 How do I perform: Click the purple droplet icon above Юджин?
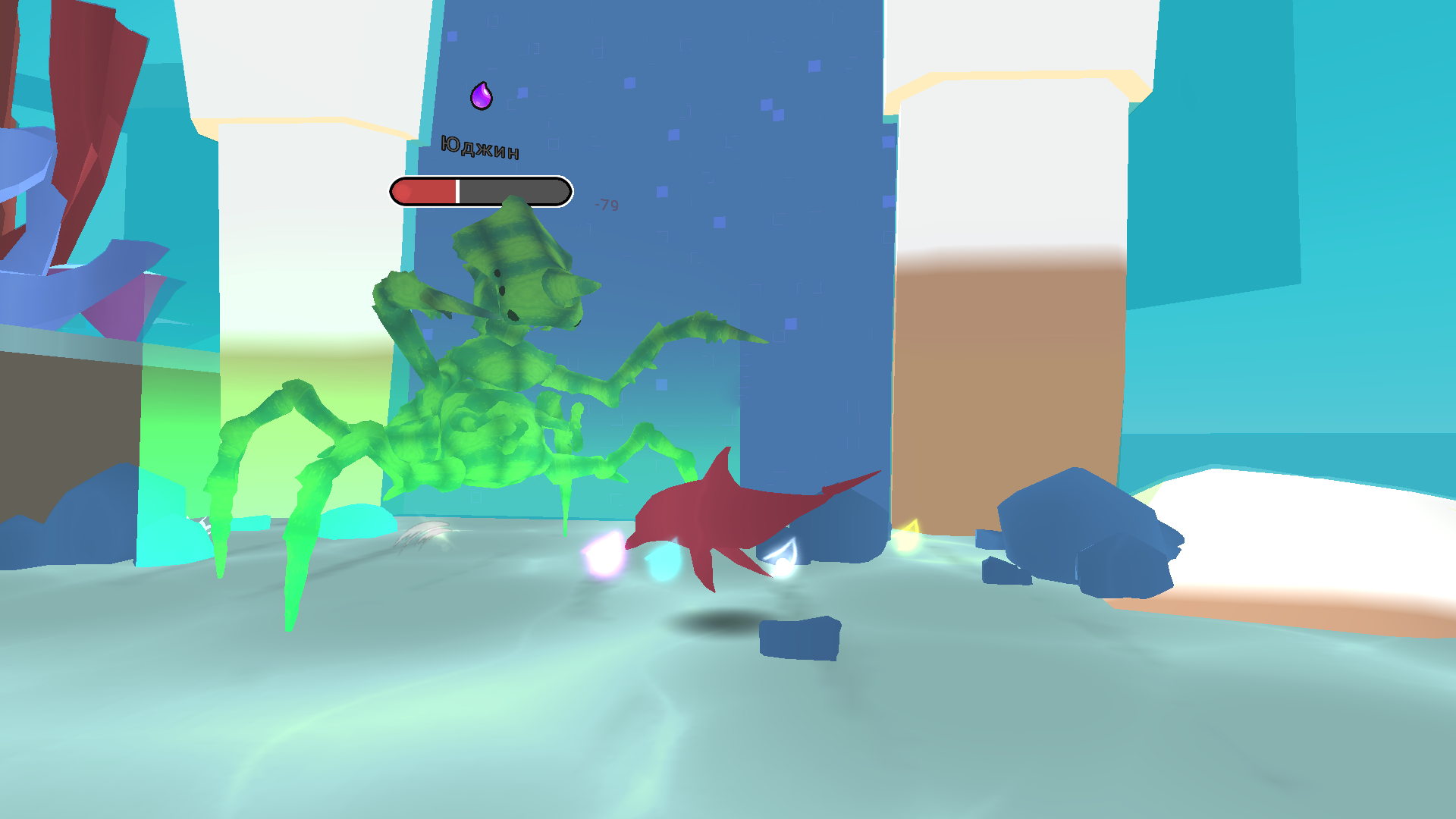[482, 95]
